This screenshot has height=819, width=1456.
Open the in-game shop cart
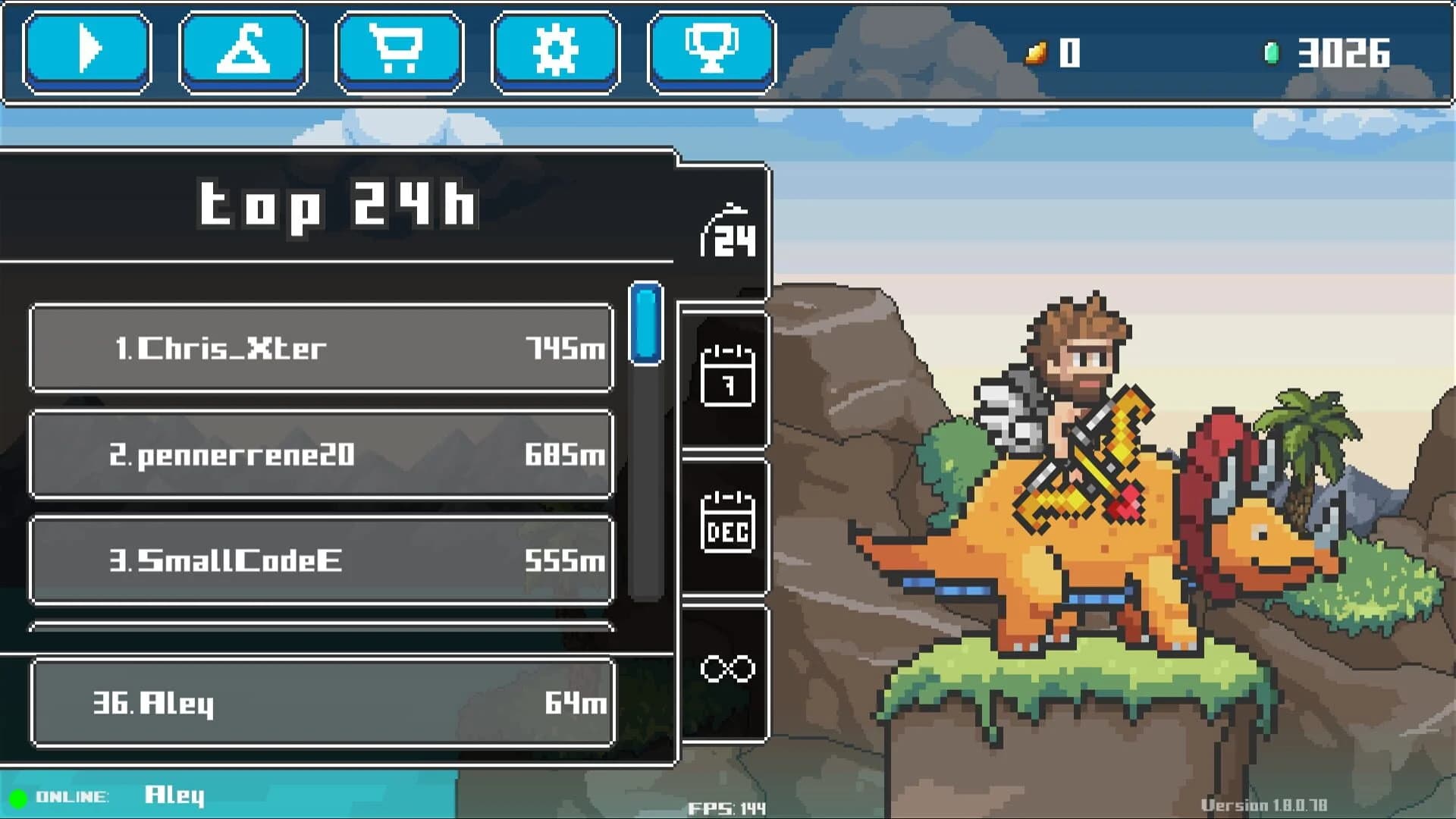pos(398,50)
